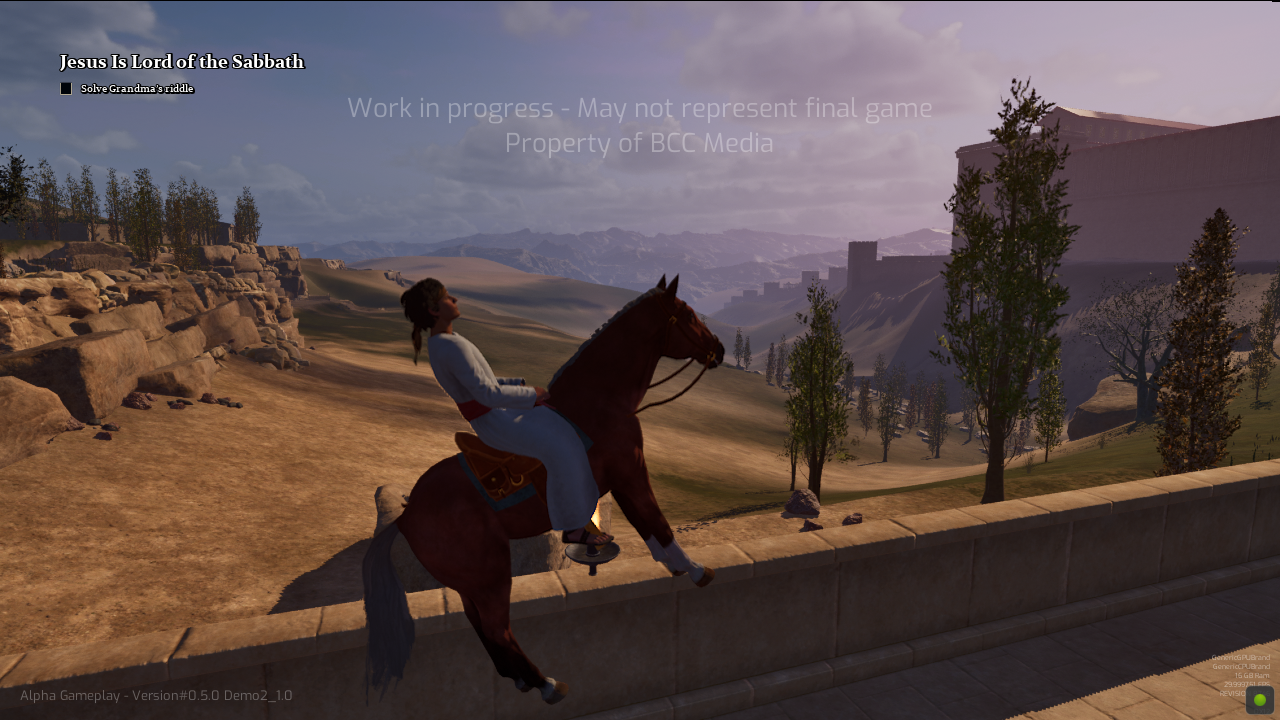
Task: Click the 0X12 label under the green dot
Action: (1262, 710)
